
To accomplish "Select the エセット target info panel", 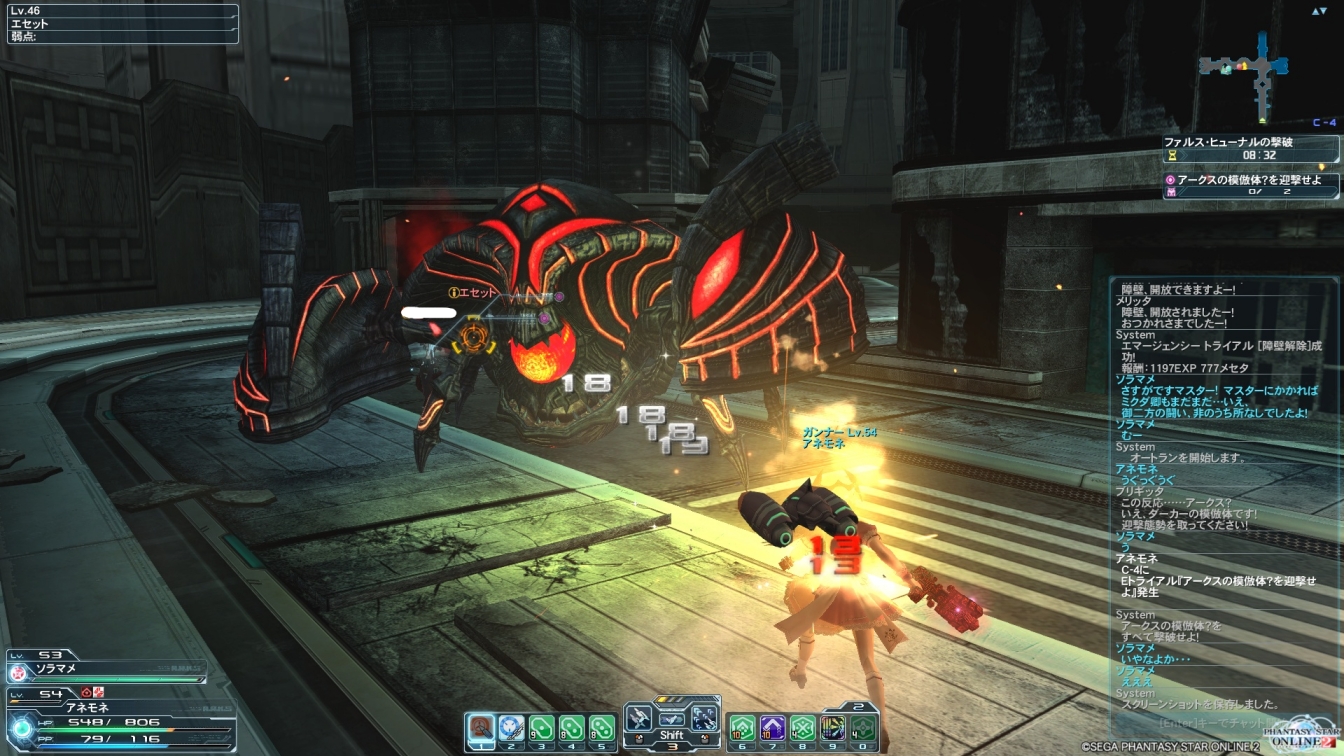I will (x=120, y=24).
